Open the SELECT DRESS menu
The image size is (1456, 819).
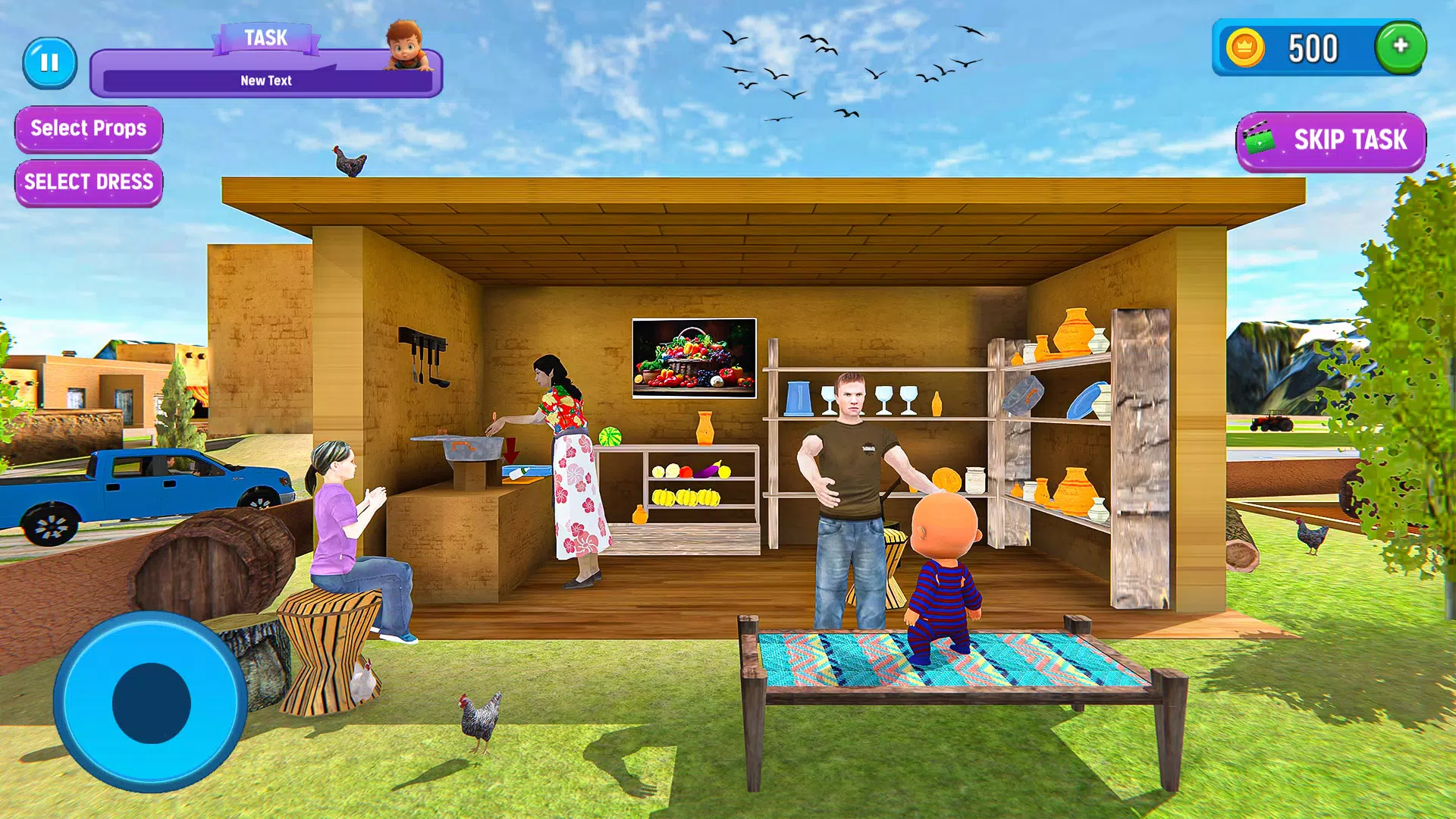tap(88, 182)
